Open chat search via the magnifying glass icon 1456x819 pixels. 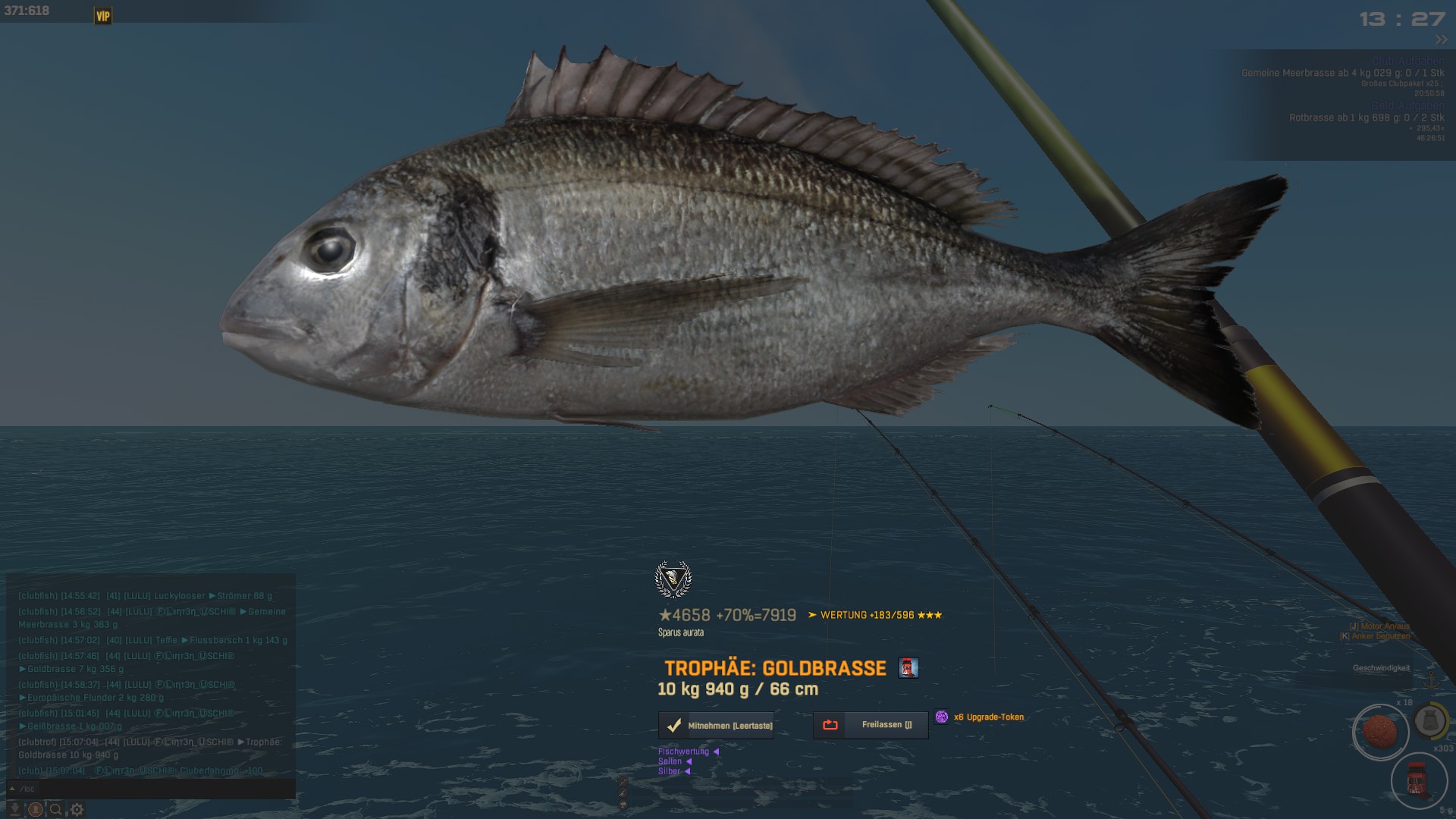[x=55, y=810]
